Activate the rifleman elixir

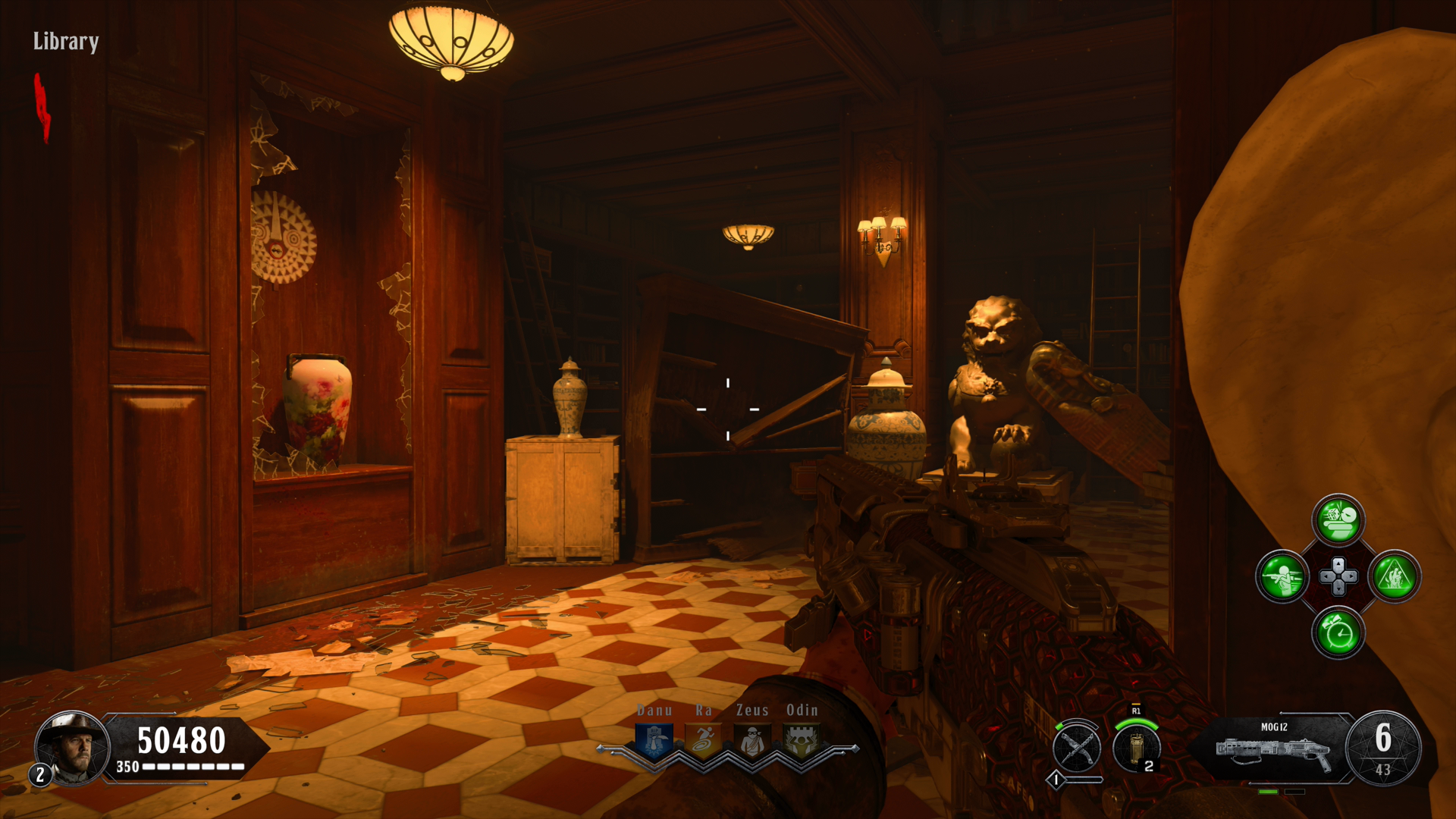coord(1282,576)
